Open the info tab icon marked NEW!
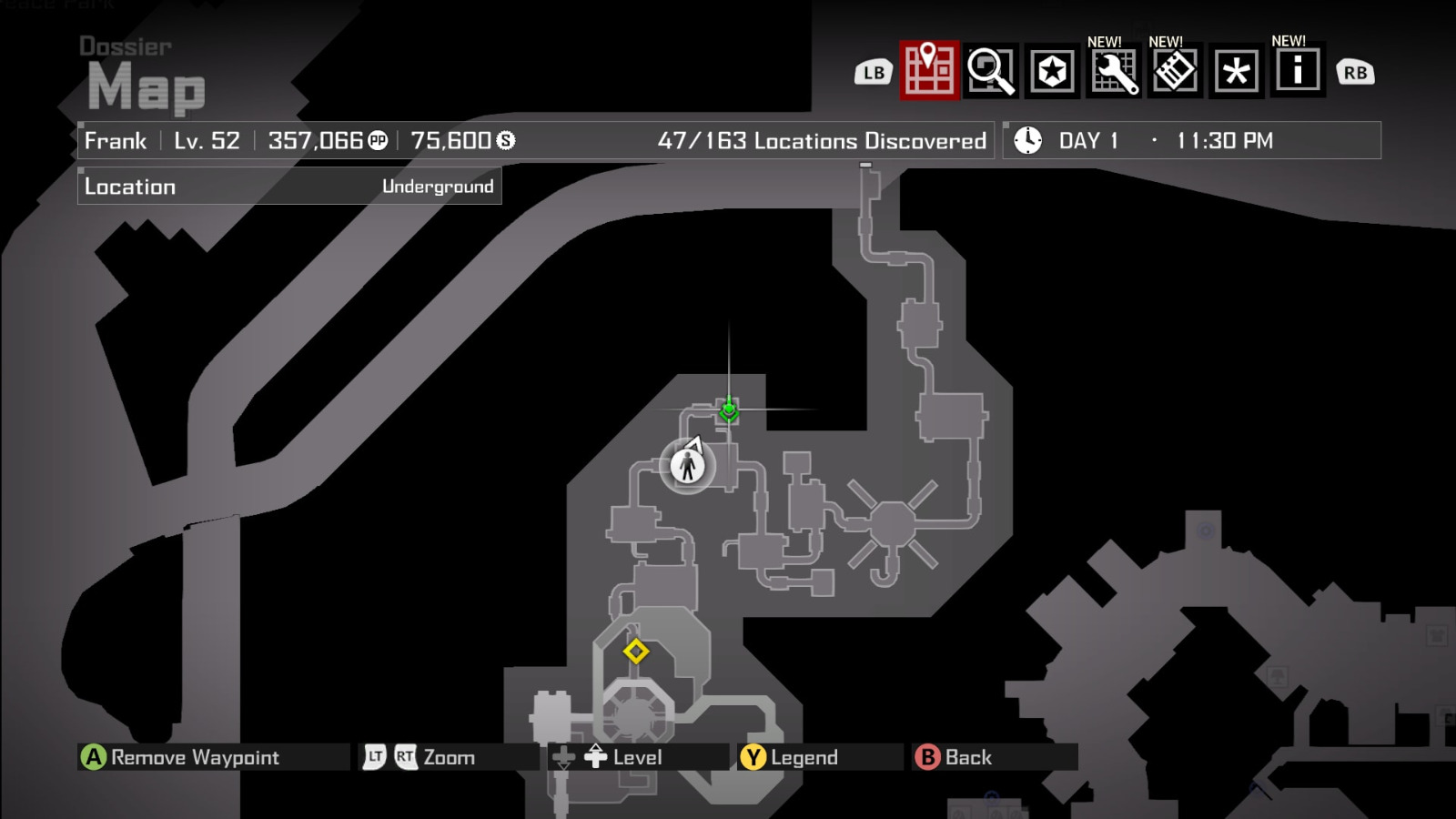 [x=1298, y=70]
